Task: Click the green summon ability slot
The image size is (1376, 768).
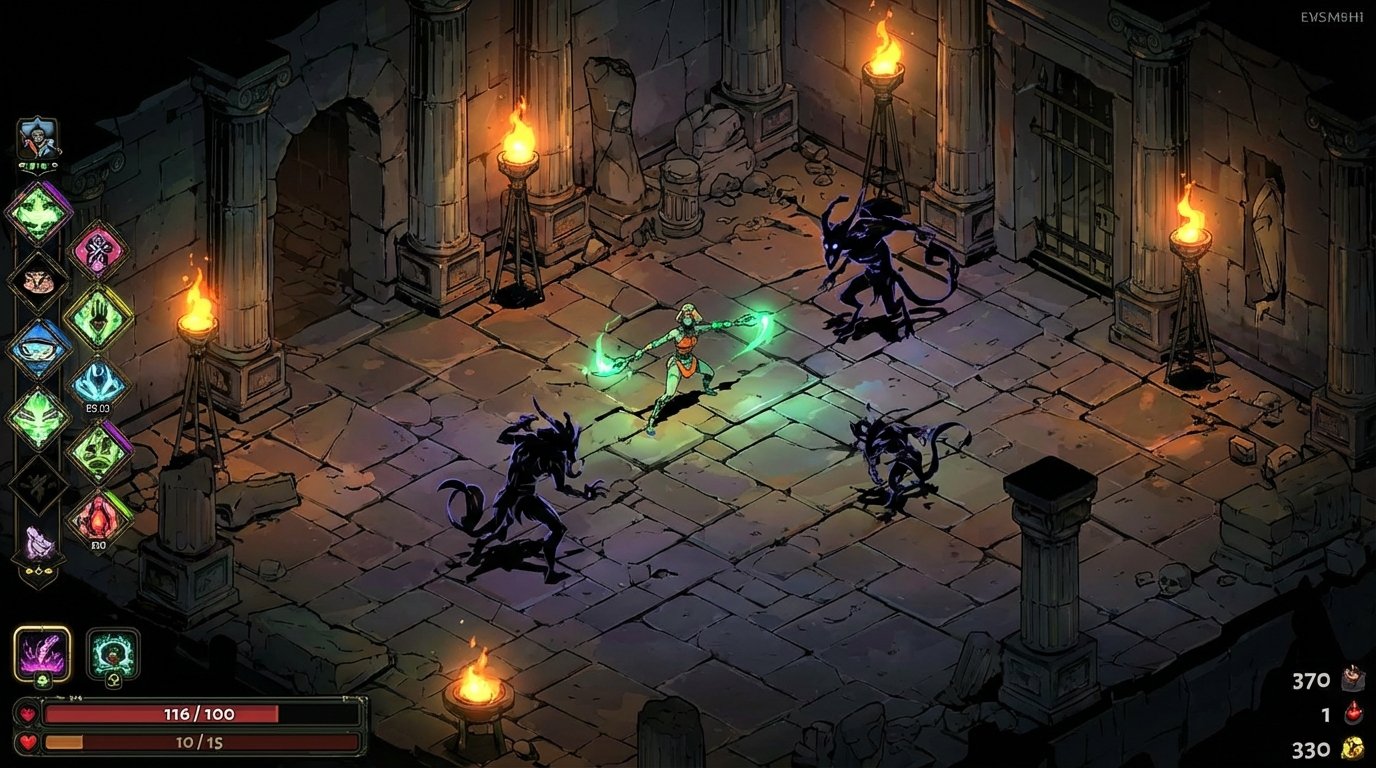Action: click(111, 654)
